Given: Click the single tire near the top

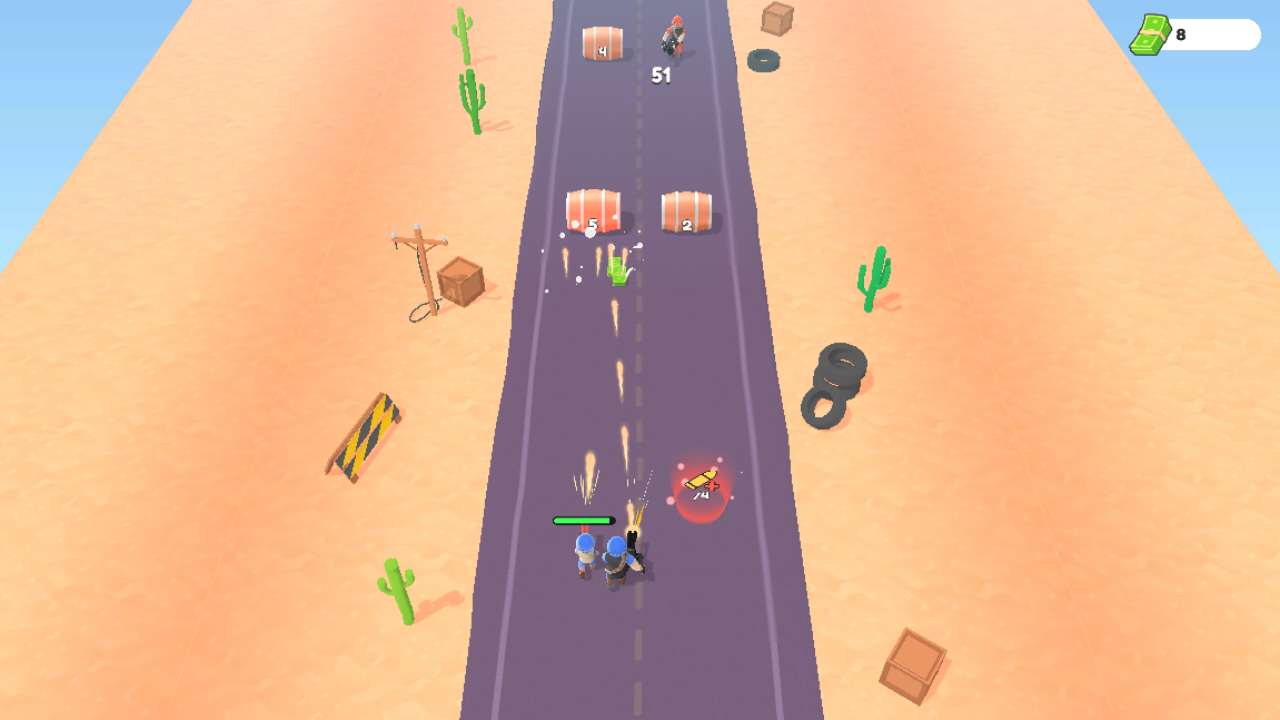Looking at the screenshot, I should tap(765, 58).
